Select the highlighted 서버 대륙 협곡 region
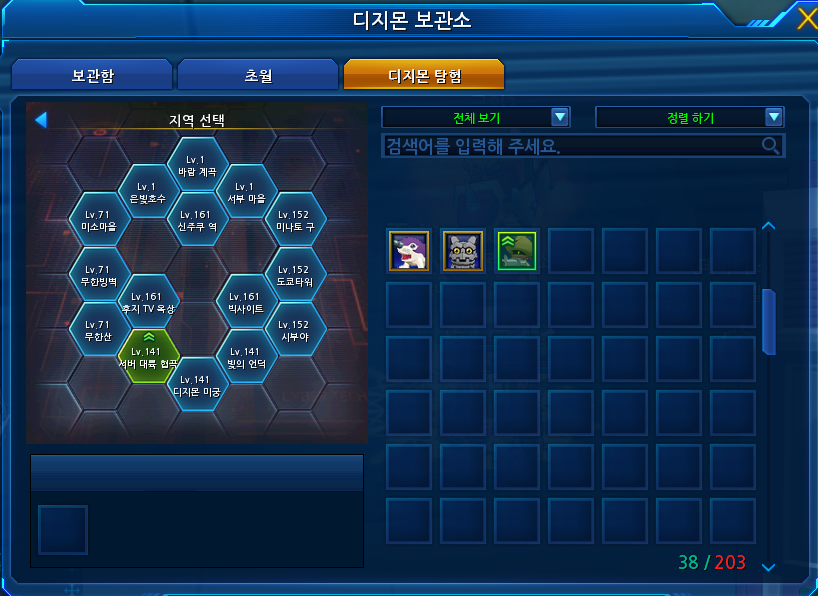Viewport: 818px width, 596px height. click(148, 357)
